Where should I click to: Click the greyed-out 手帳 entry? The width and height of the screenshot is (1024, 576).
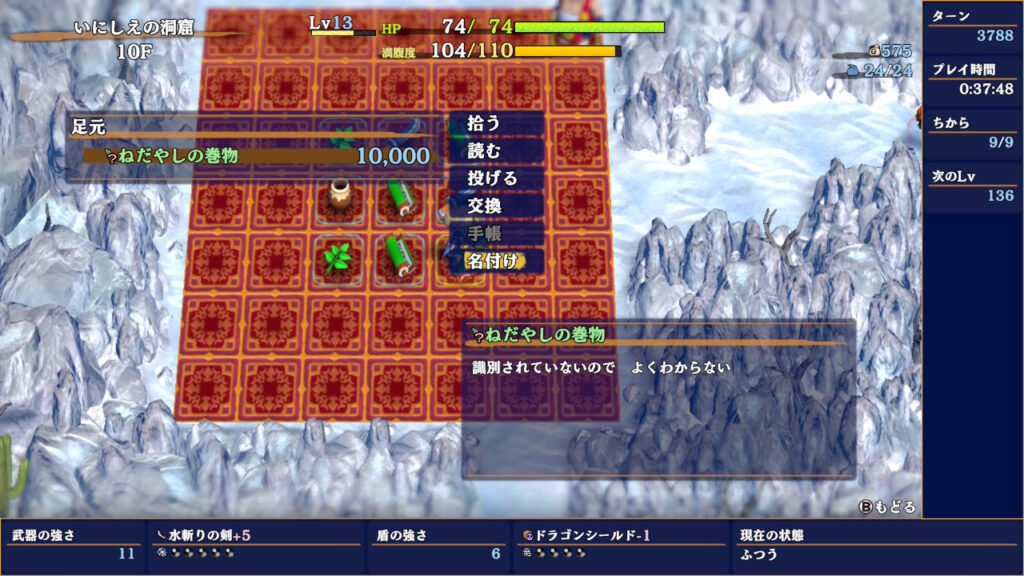tap(496, 234)
